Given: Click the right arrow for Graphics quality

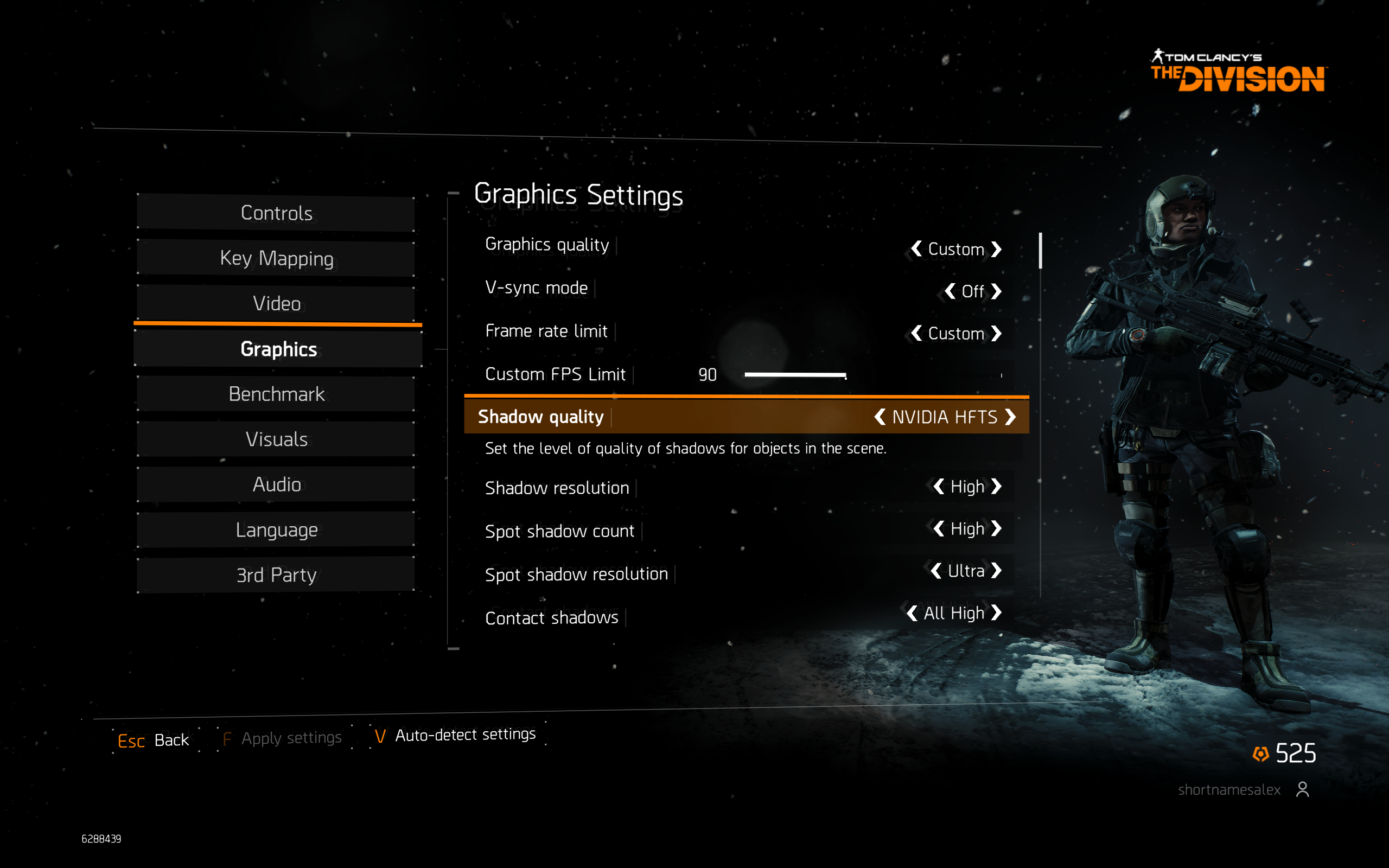Looking at the screenshot, I should point(997,249).
